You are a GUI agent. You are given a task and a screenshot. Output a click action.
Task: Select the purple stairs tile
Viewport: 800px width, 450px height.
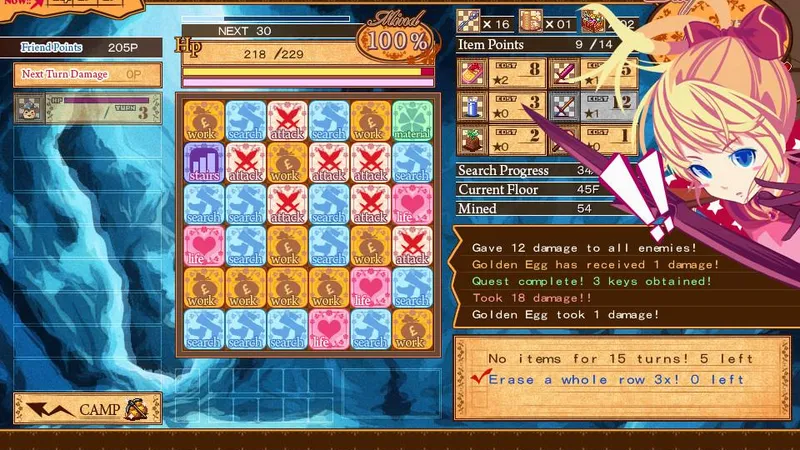[203, 162]
